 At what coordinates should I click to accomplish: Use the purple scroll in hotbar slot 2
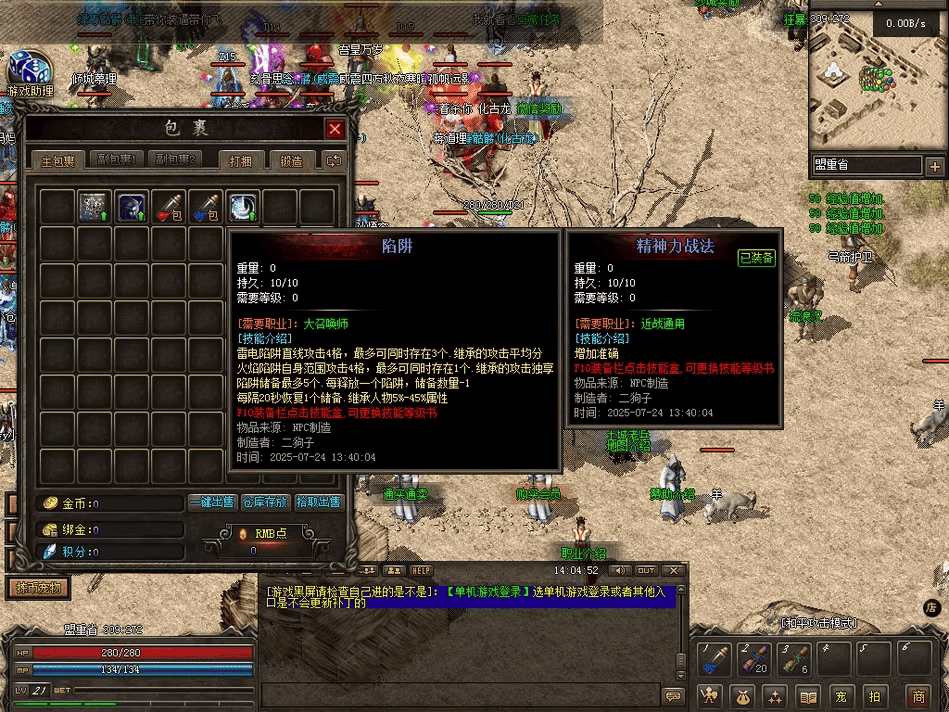[x=754, y=660]
